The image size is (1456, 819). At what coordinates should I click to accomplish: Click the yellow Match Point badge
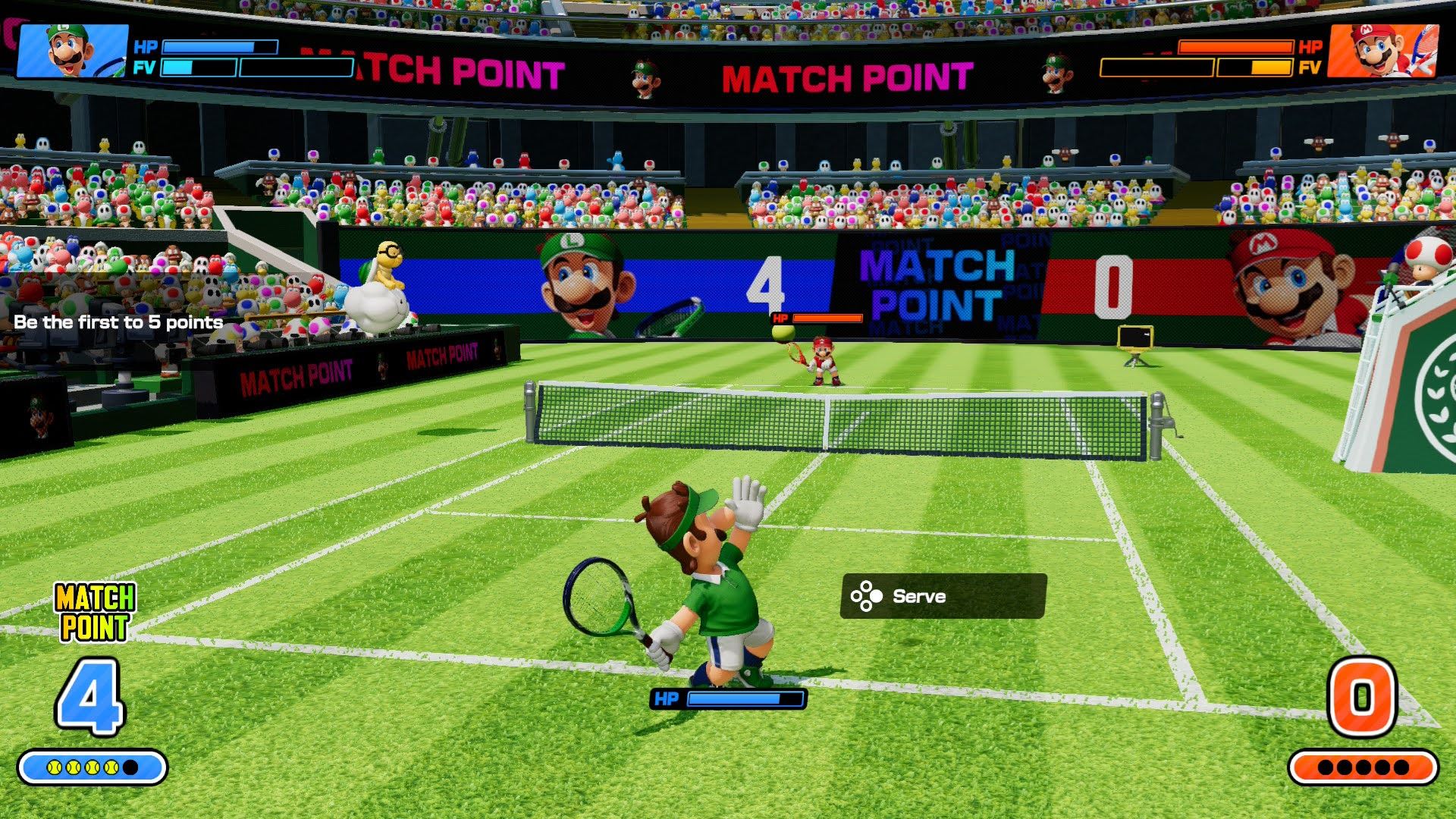tap(95, 612)
